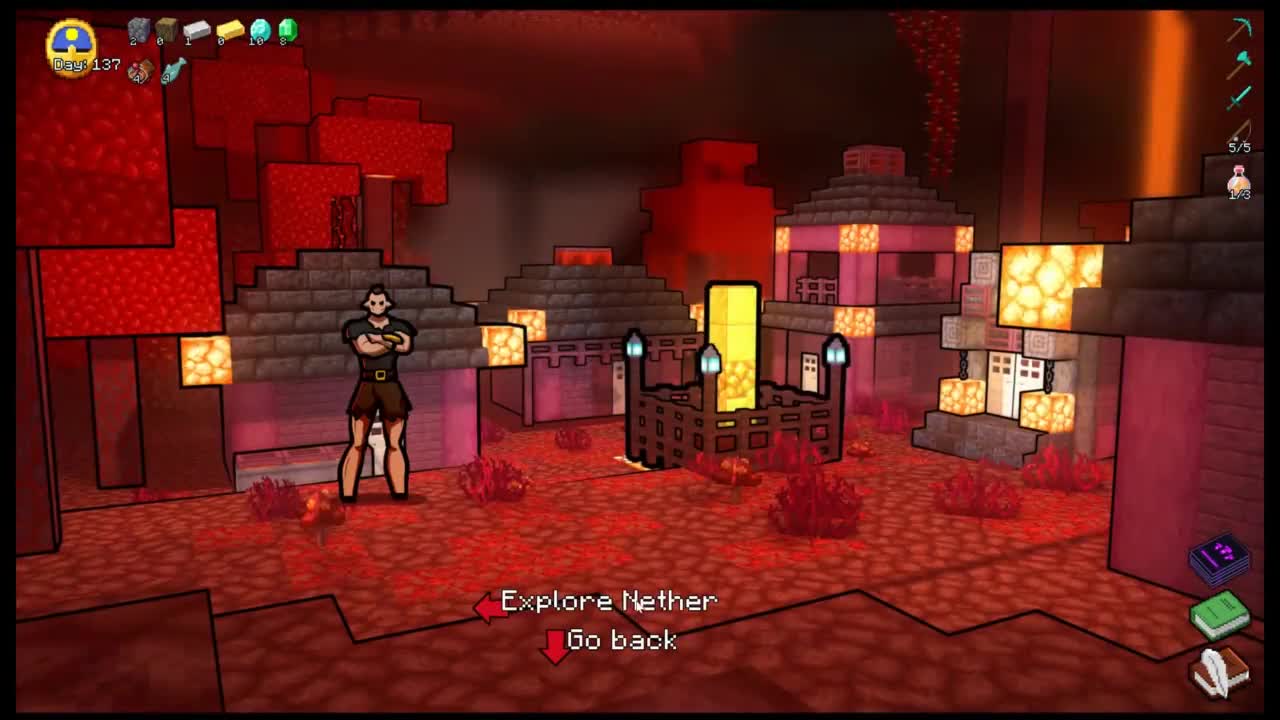Click the diamond resource icon

(260, 30)
